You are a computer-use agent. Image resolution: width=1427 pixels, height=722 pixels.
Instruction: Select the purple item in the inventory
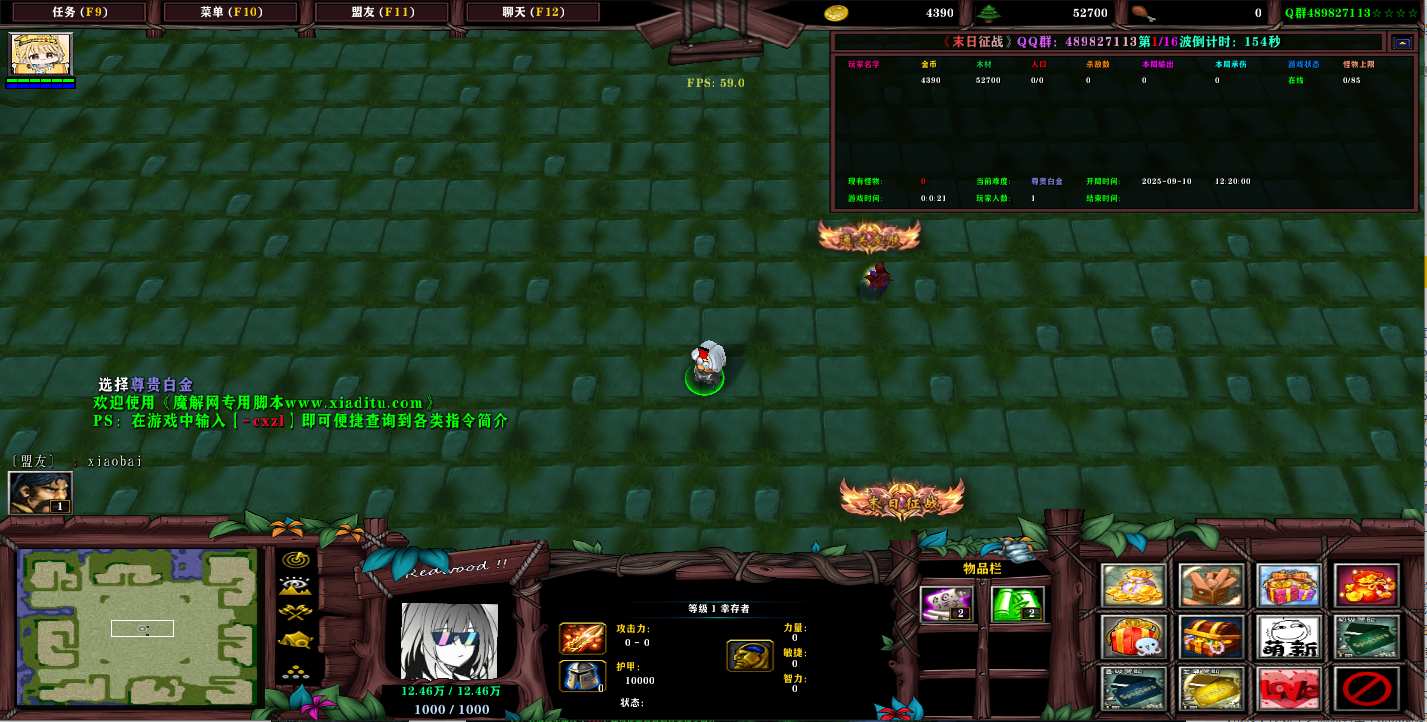coord(946,603)
